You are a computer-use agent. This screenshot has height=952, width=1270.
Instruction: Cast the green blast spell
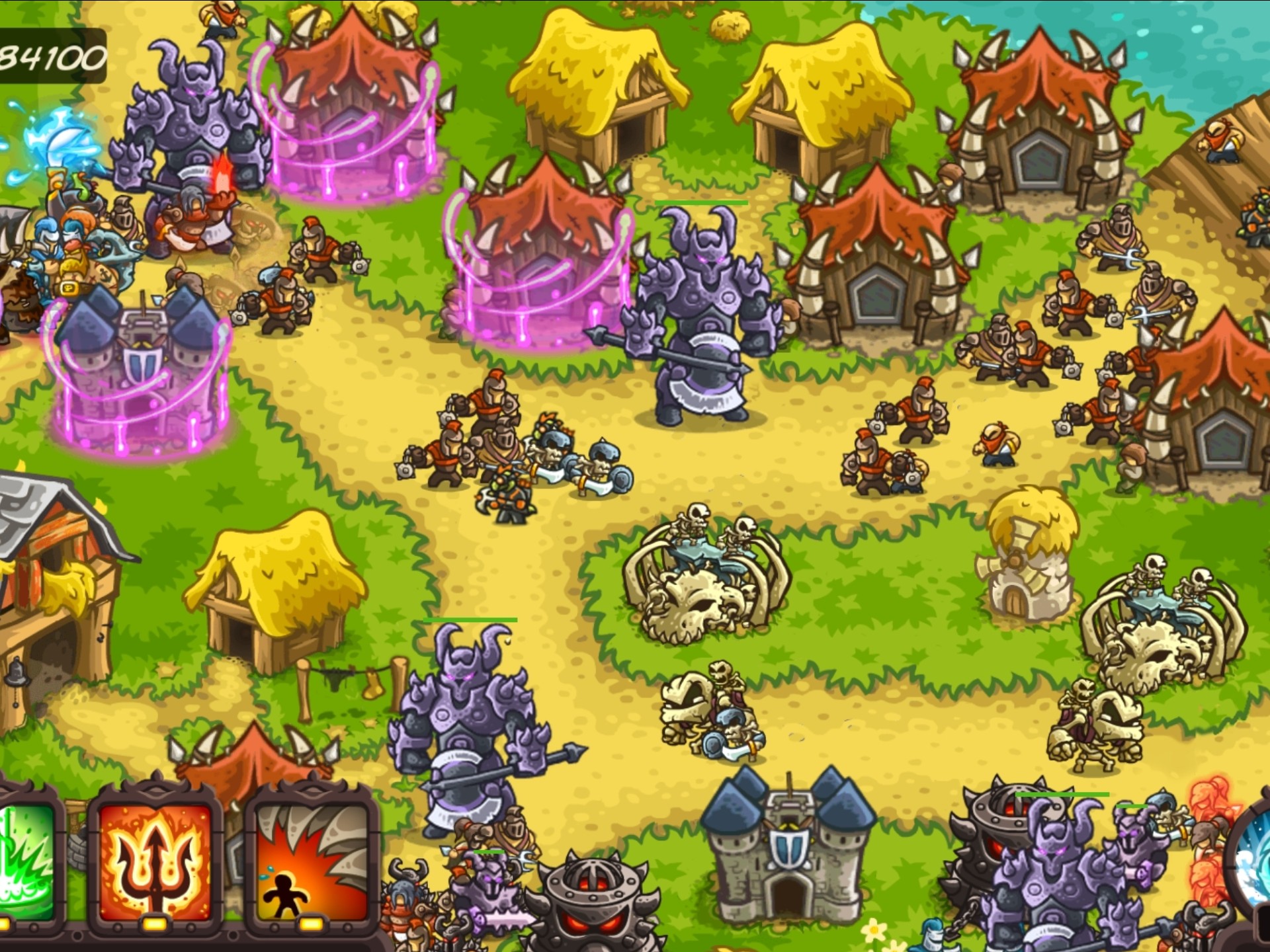[26, 859]
